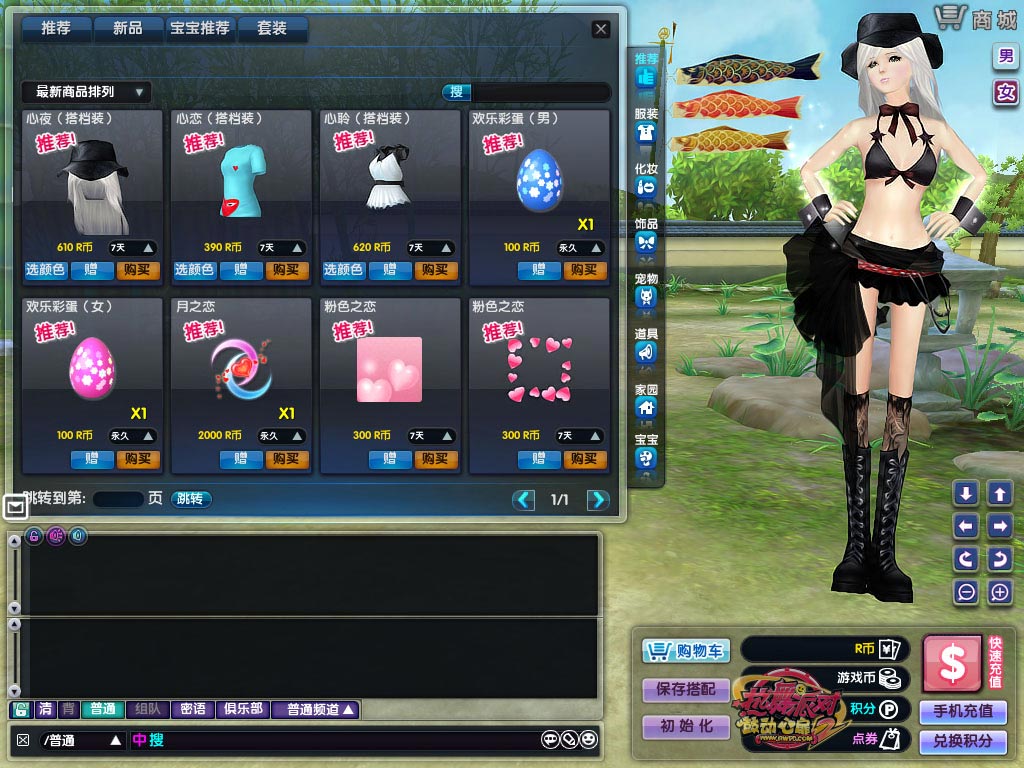The height and width of the screenshot is (768, 1024).
Task: Open the 最新商品排列 sort dropdown
Action: click(x=86, y=92)
